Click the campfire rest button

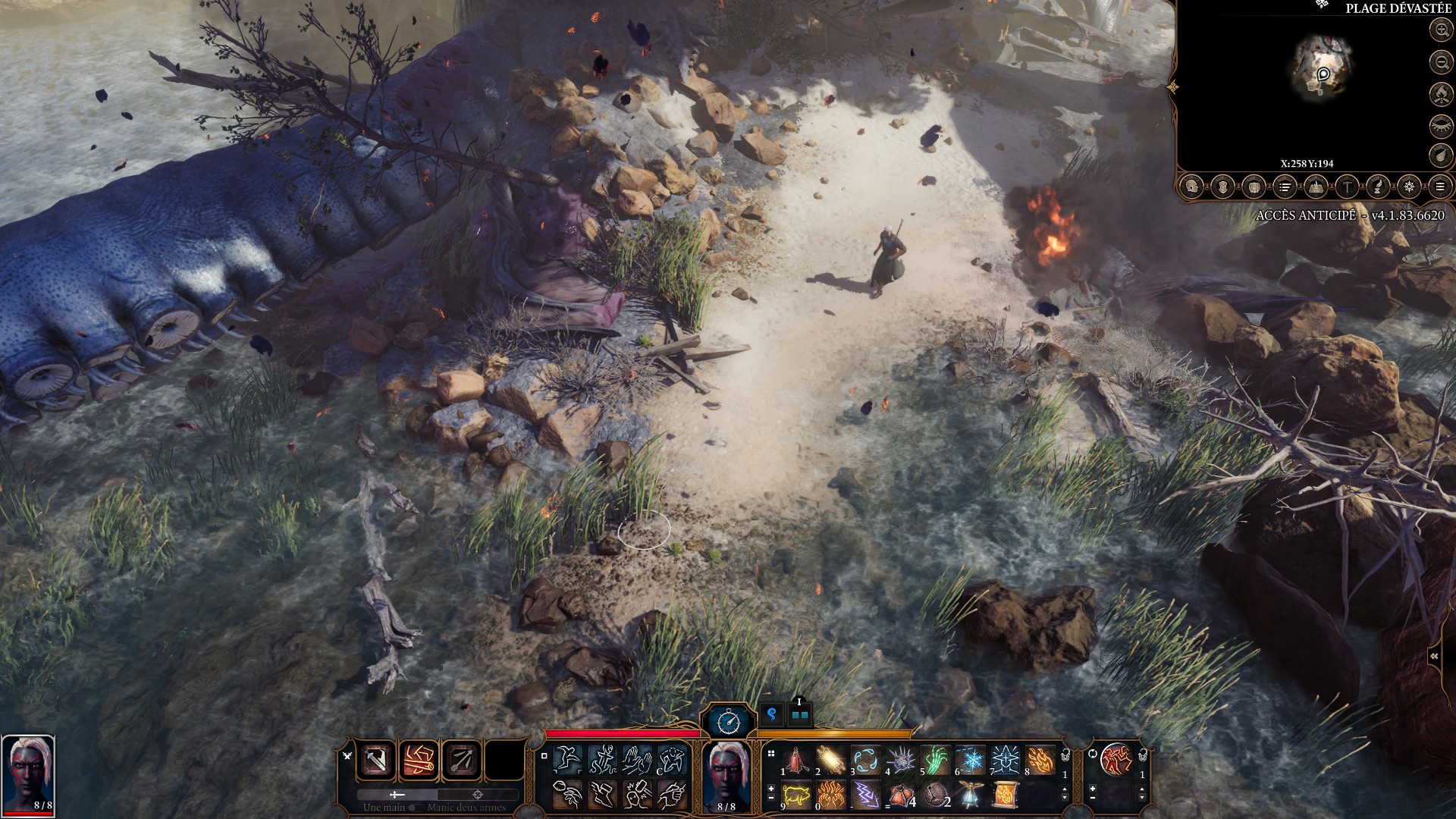click(x=1441, y=93)
